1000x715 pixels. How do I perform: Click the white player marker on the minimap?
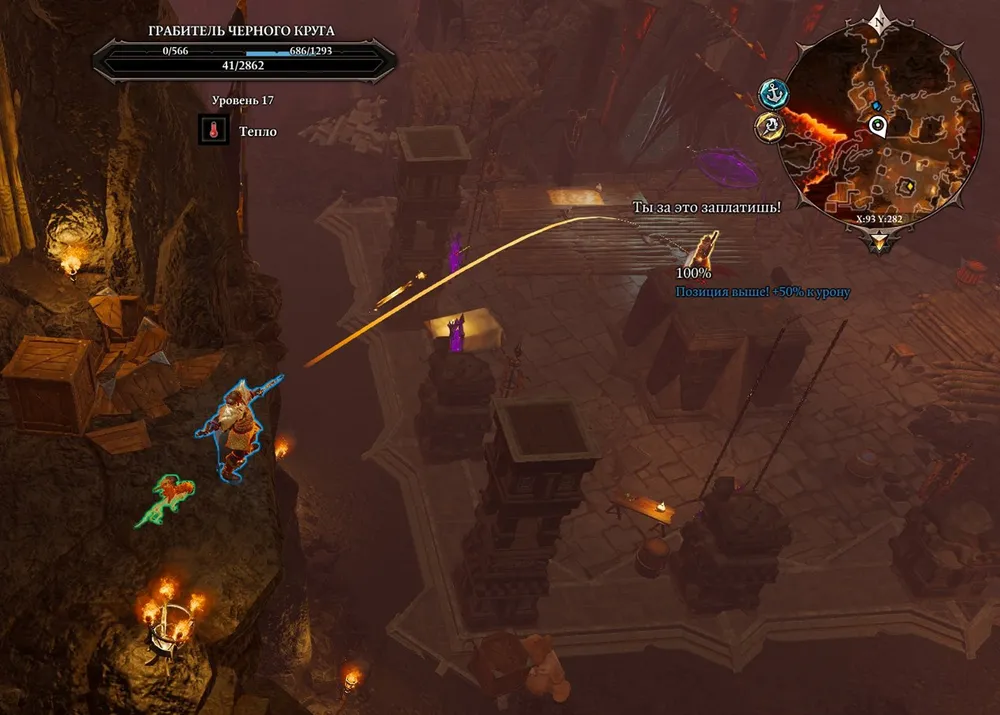click(x=877, y=125)
